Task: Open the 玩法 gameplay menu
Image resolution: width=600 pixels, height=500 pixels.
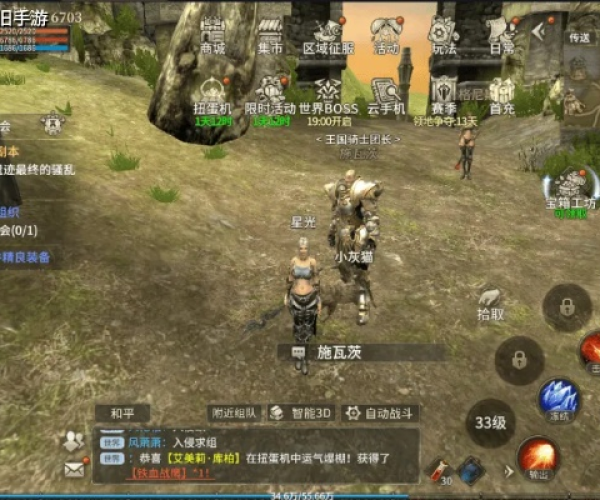Action: tap(444, 35)
